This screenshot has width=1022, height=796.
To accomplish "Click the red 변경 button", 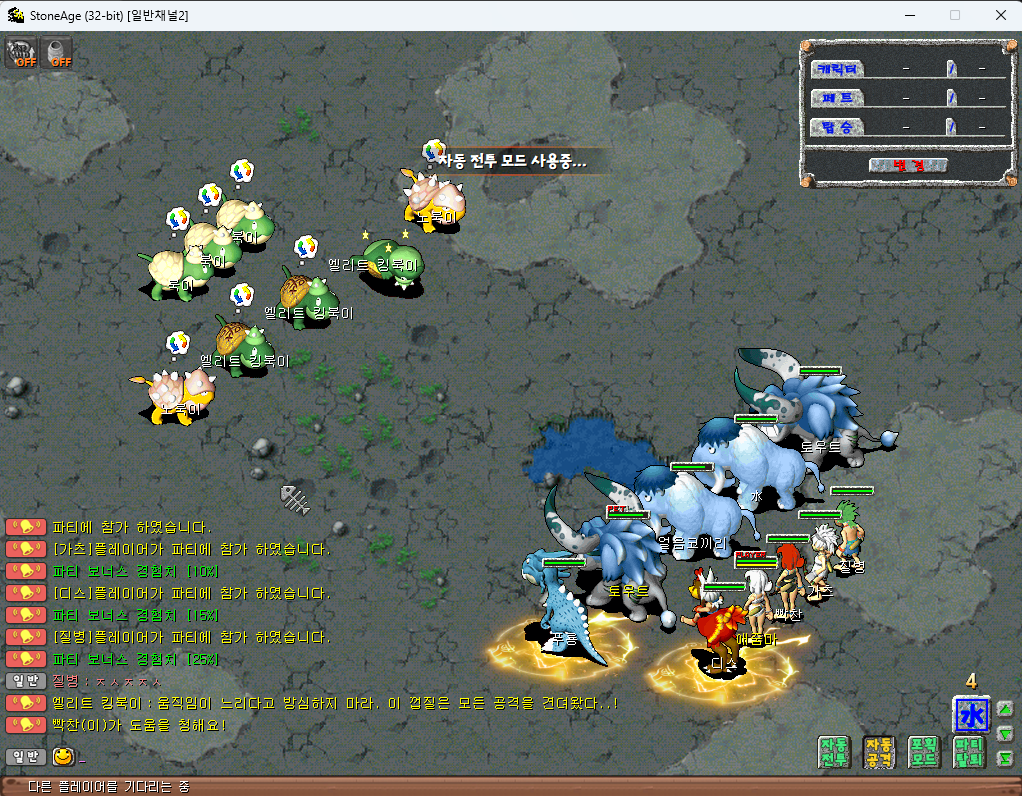I will 908,165.
